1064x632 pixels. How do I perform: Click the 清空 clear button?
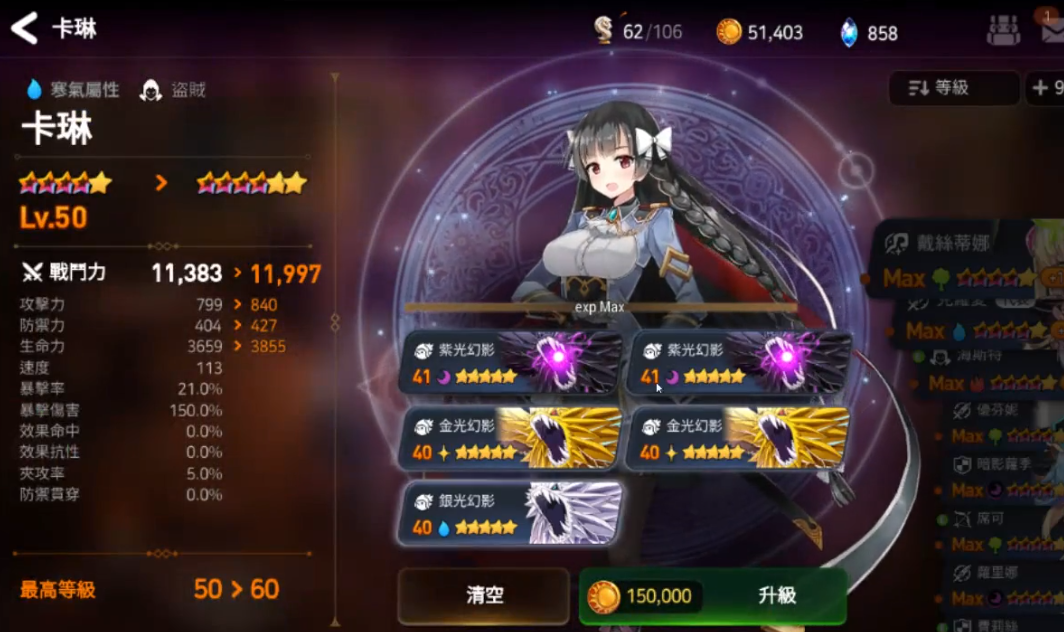click(484, 596)
